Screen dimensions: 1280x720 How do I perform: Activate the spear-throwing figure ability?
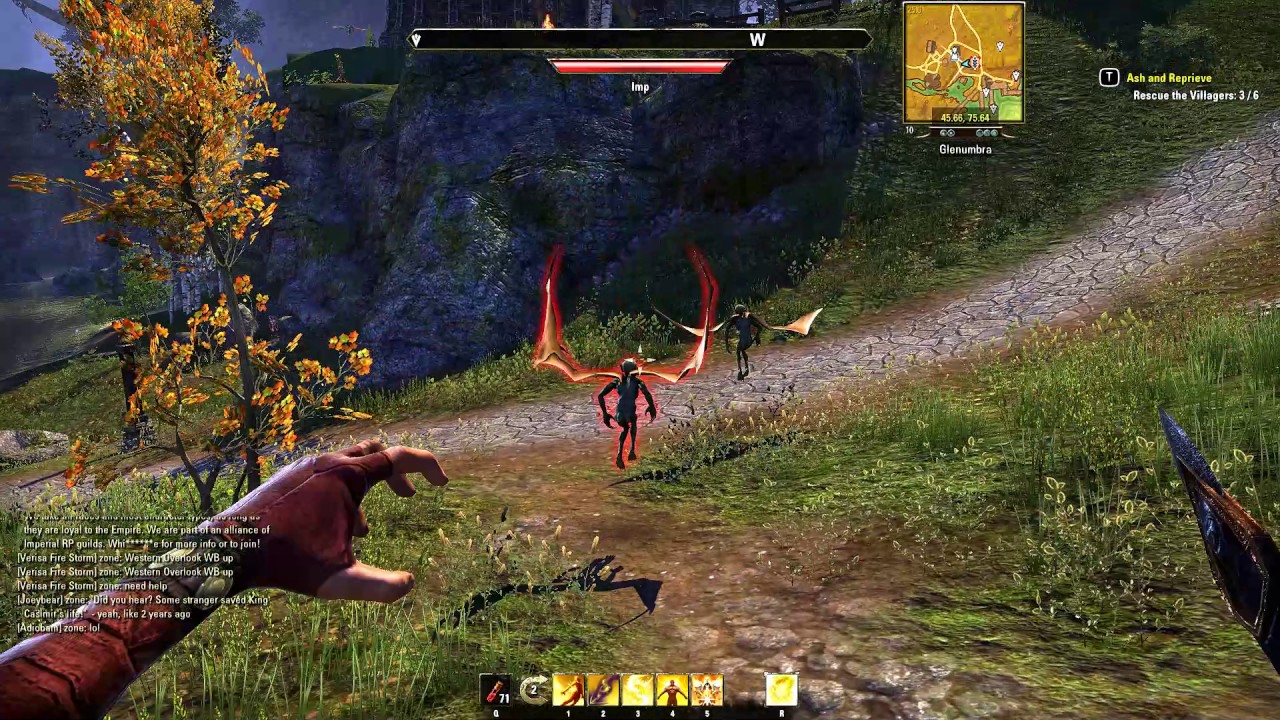(x=568, y=690)
